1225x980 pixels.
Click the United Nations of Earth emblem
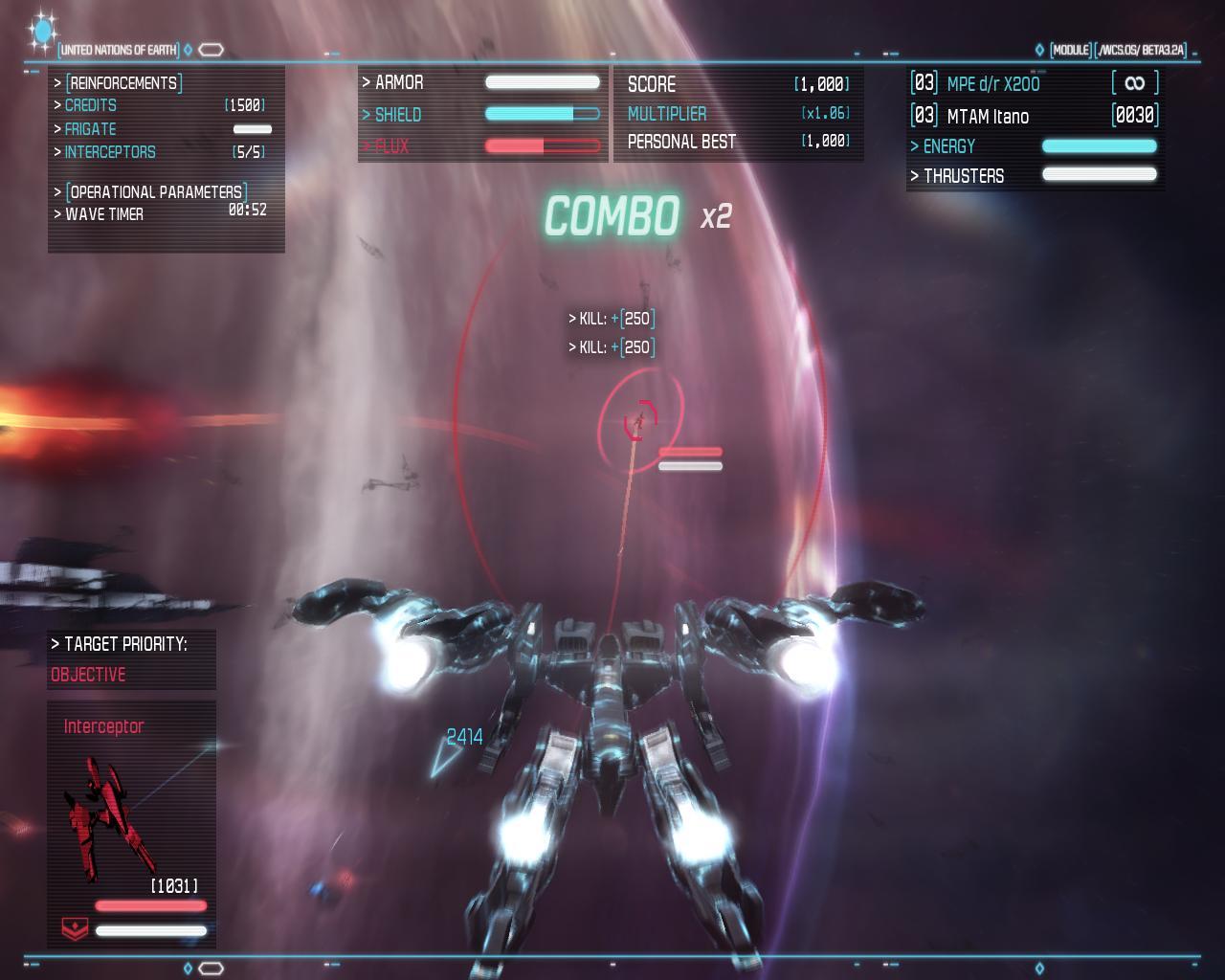click(42, 31)
